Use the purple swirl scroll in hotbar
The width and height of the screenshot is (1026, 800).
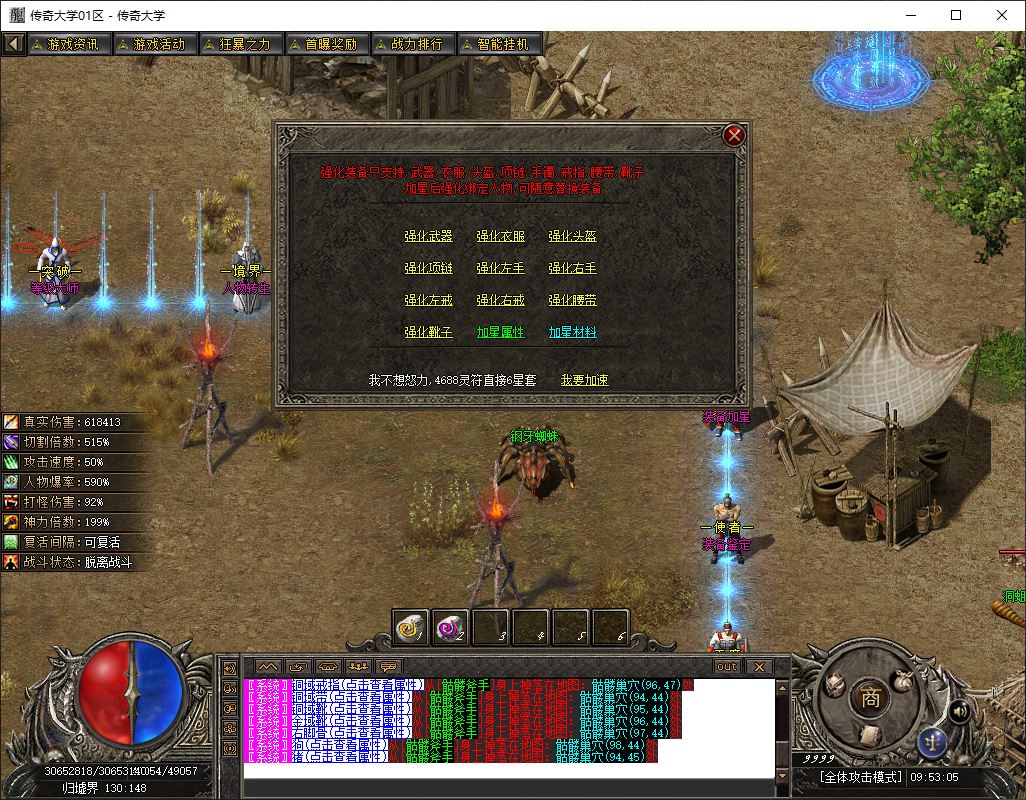[x=450, y=626]
